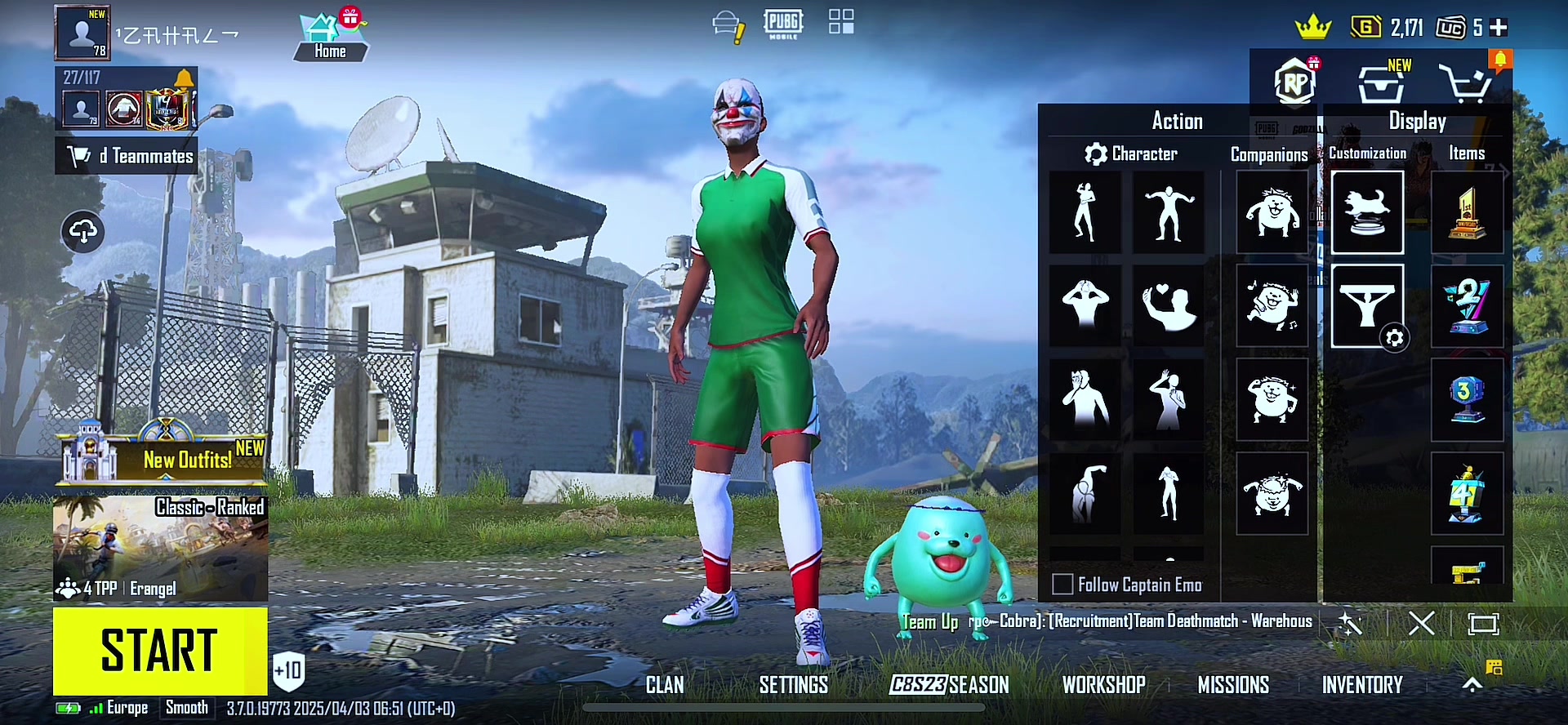Toggle the Follow Captain Emo checkbox

(1062, 585)
